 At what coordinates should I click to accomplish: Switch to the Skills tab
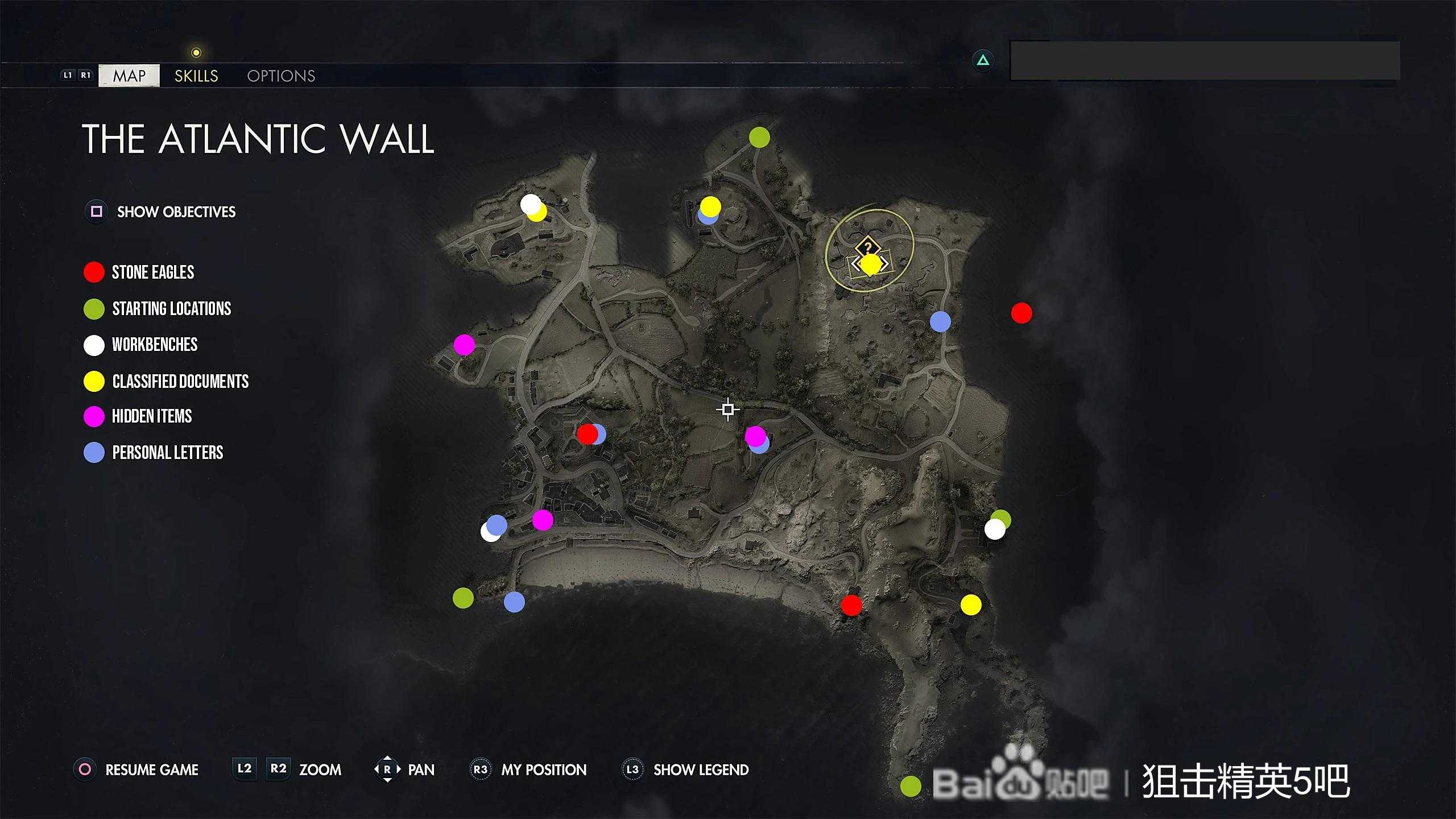(x=196, y=76)
